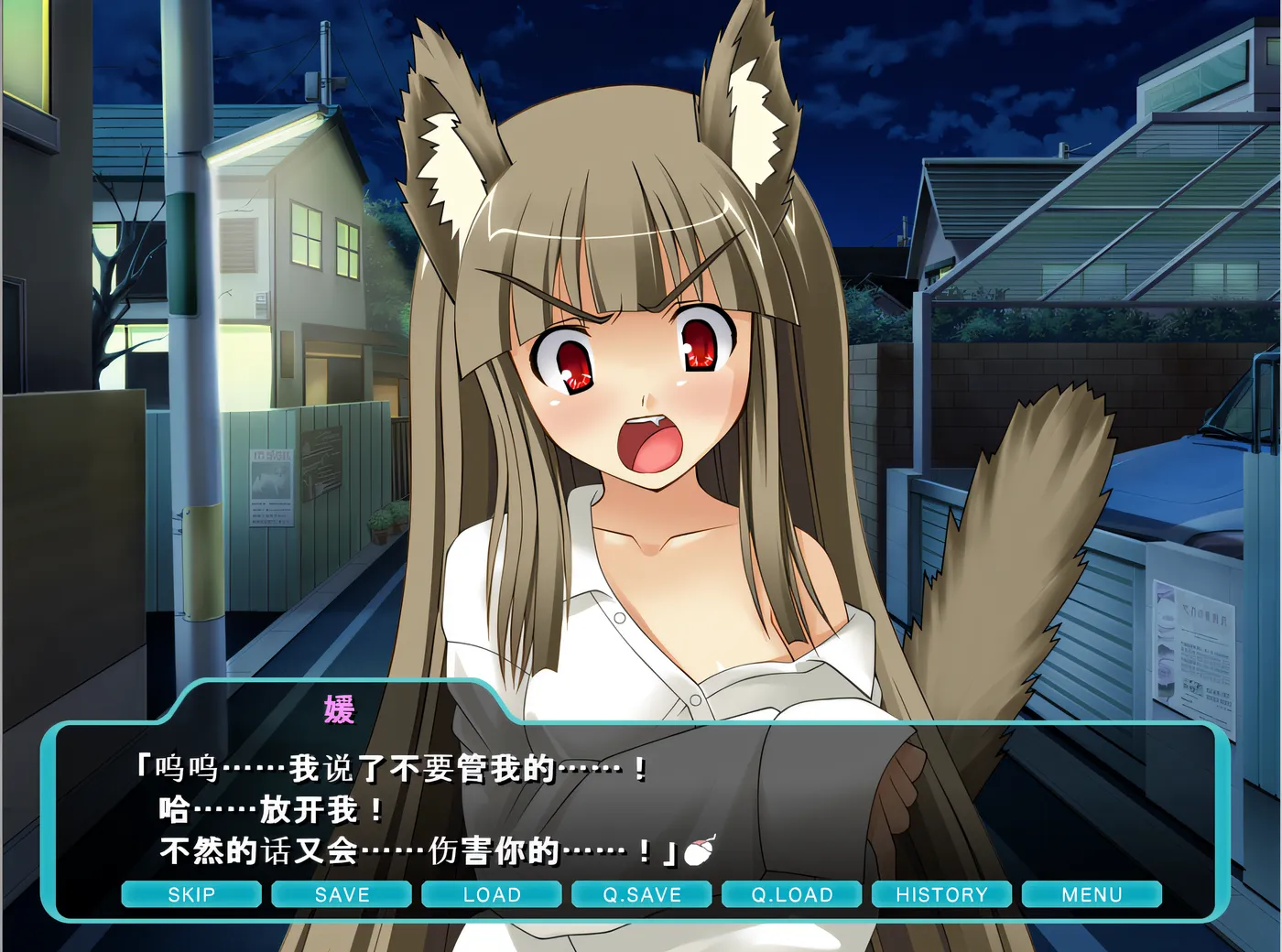Viewport: 1282px width, 952px height.
Task: Restore the last quick save via Q.LOAD
Action: tap(792, 894)
